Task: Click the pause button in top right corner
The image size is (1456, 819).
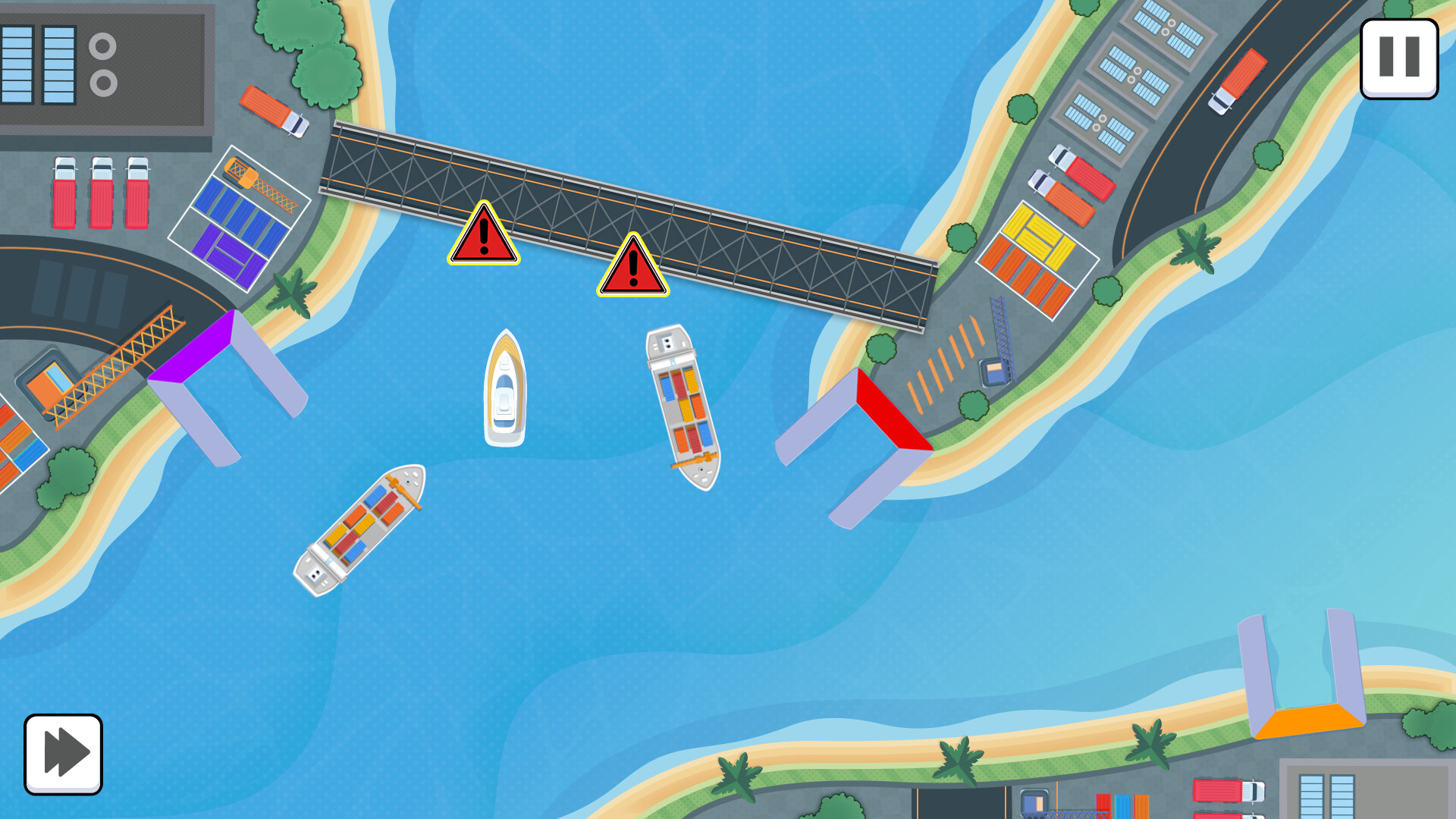Action: click(1399, 60)
